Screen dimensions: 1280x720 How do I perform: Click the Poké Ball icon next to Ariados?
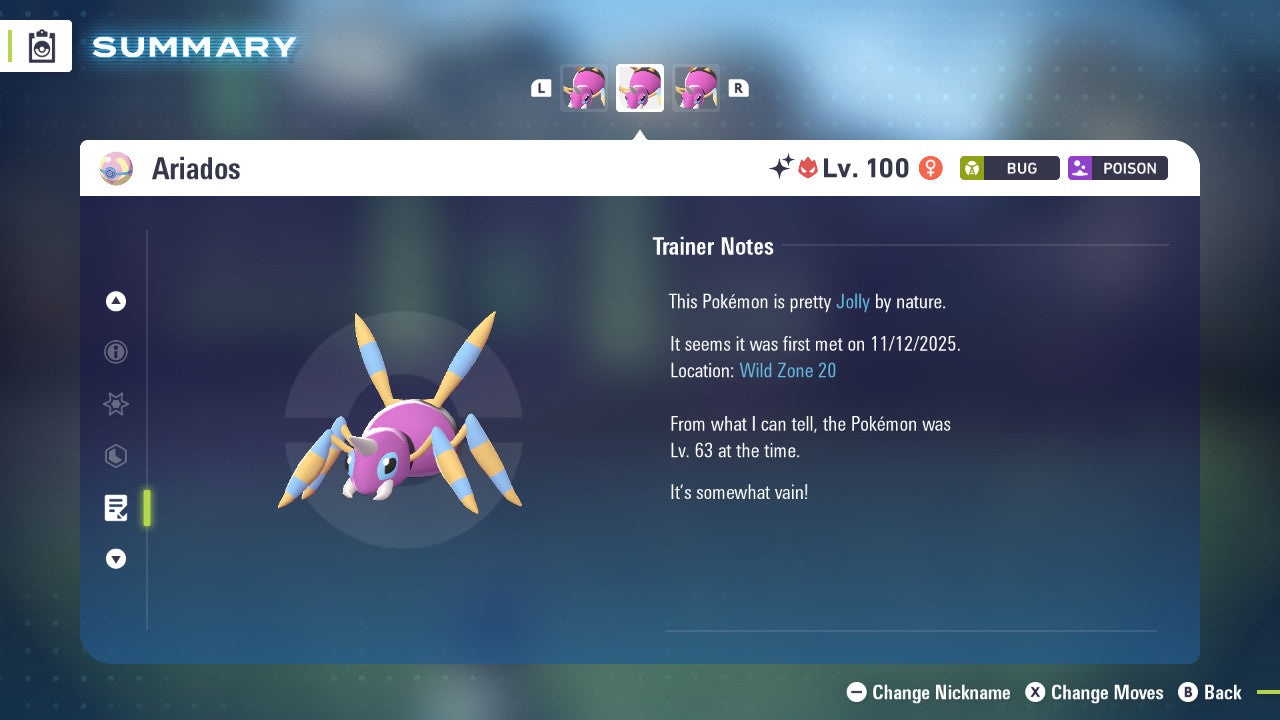pos(115,168)
